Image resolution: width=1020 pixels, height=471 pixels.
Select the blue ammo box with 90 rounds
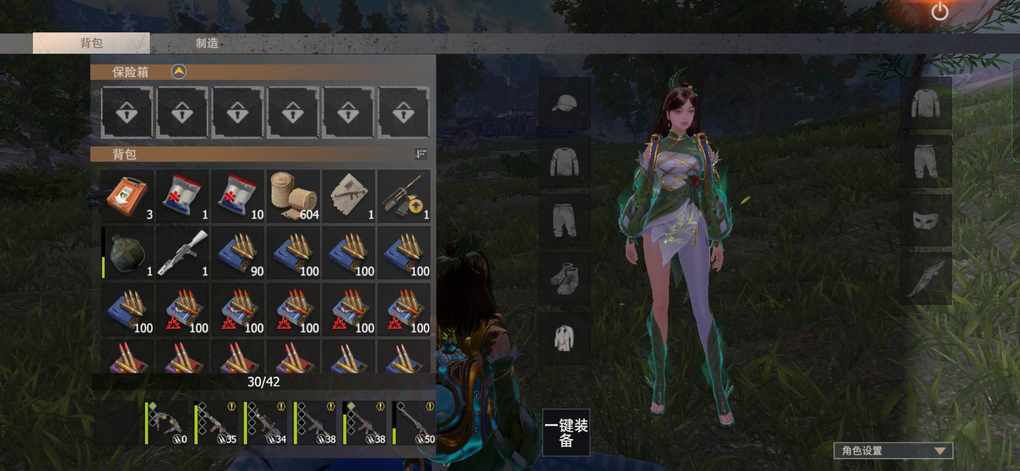point(239,251)
